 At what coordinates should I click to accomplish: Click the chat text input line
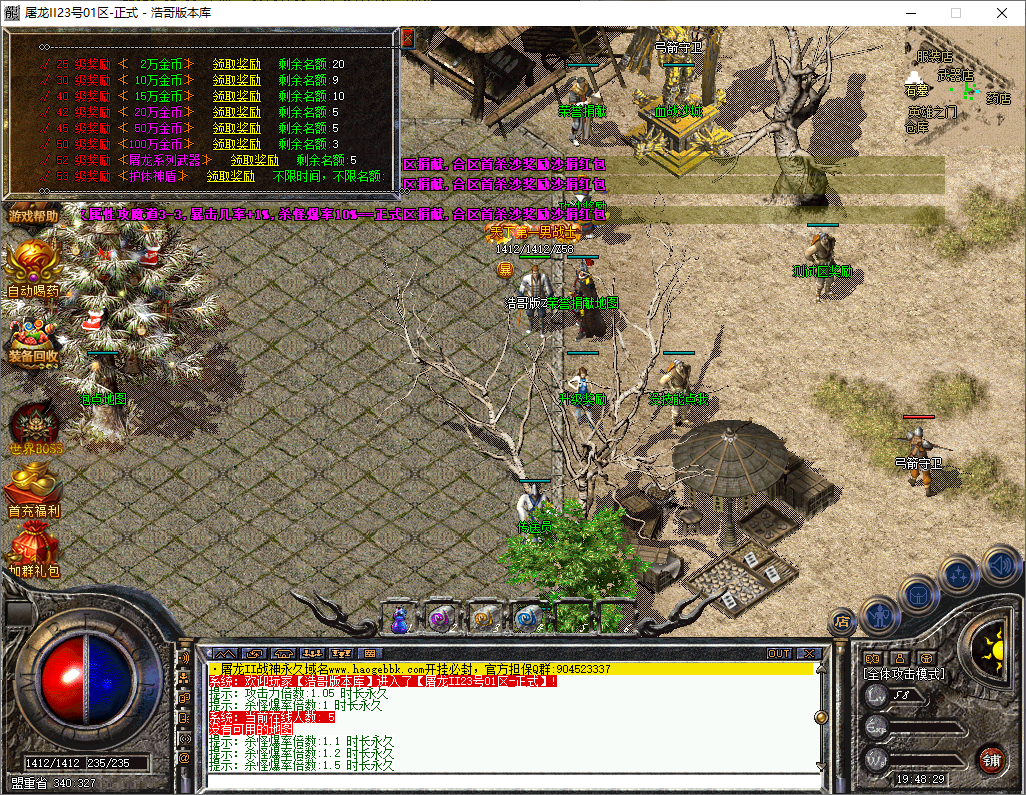tap(510, 779)
